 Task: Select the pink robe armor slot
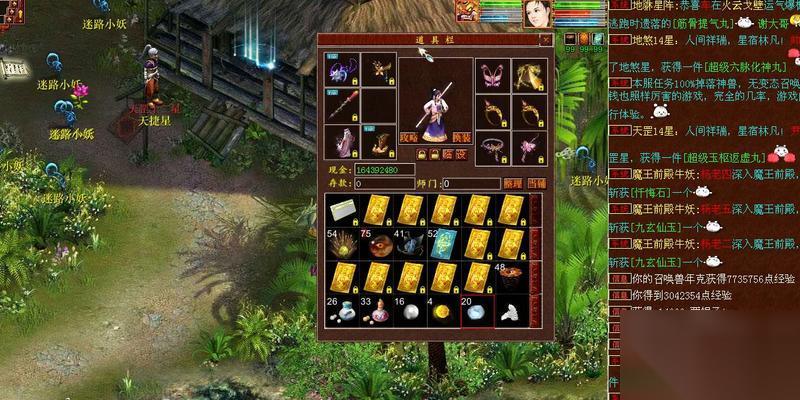(x=341, y=142)
